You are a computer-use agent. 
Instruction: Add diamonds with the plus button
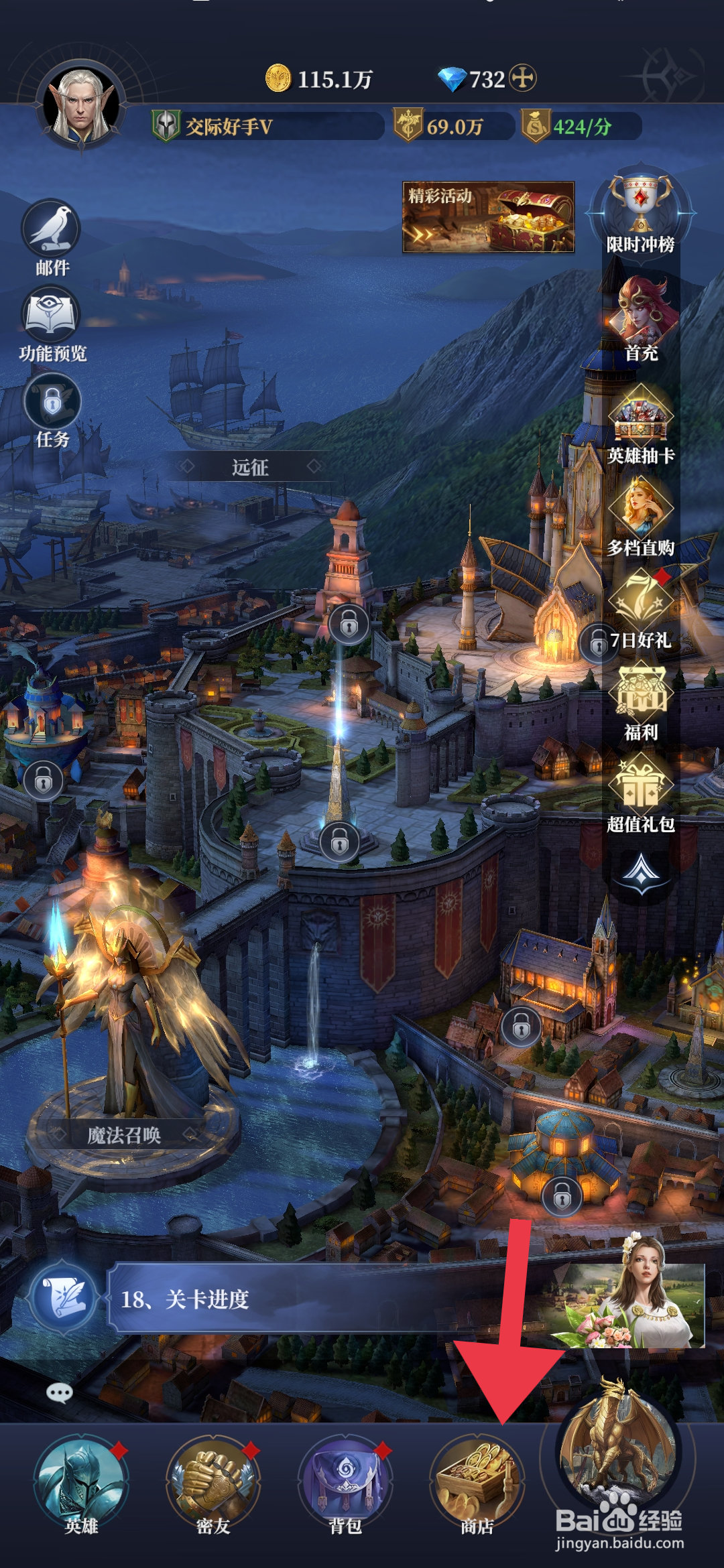[523, 78]
